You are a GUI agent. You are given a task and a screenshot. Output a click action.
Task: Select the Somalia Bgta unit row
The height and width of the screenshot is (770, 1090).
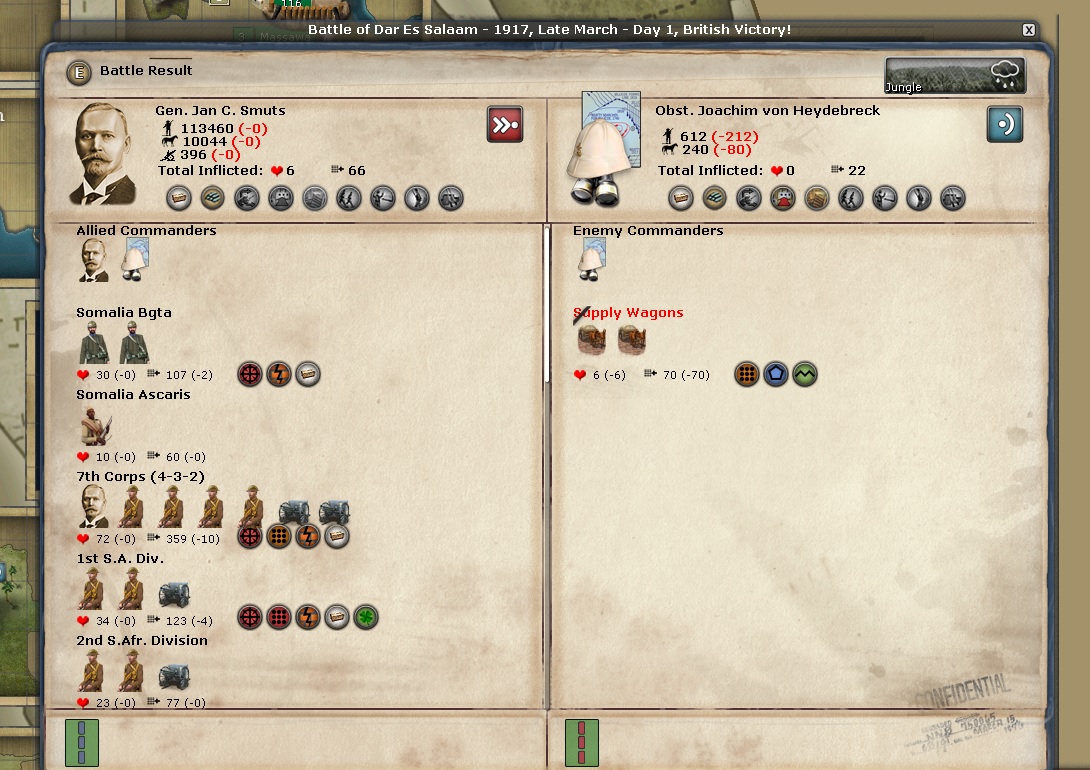[124, 313]
